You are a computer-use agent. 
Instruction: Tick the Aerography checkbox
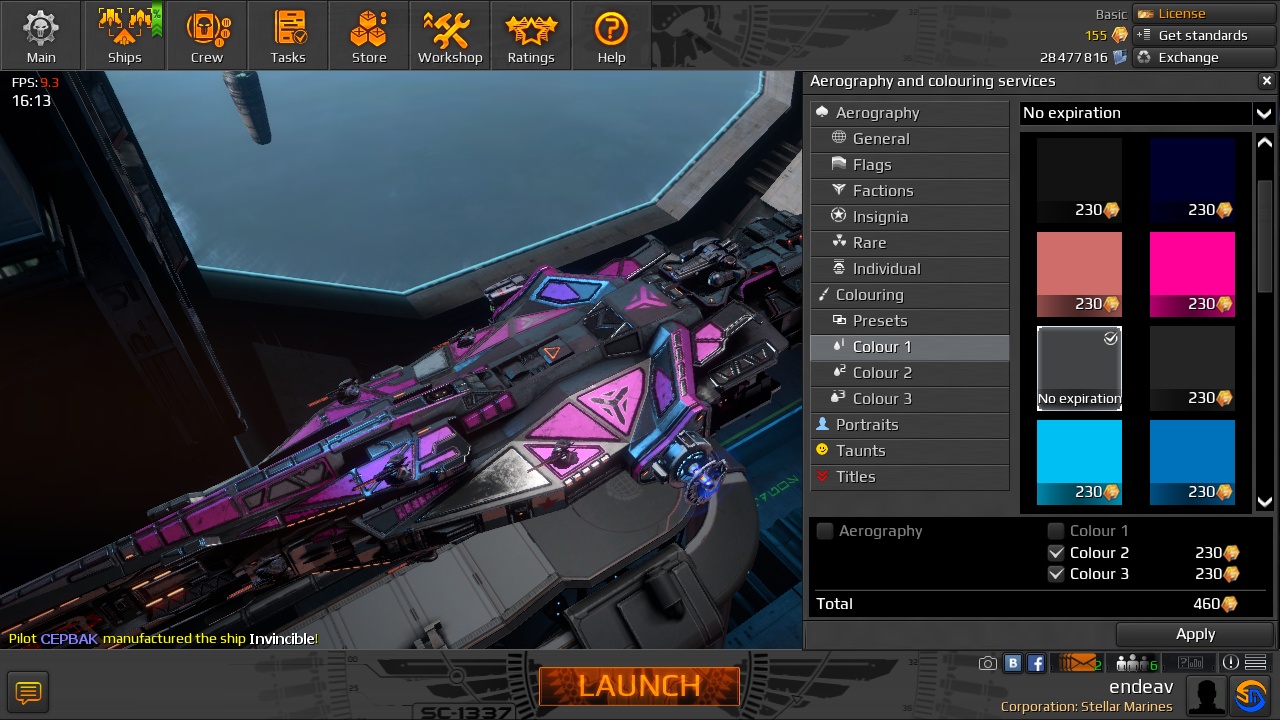825,531
